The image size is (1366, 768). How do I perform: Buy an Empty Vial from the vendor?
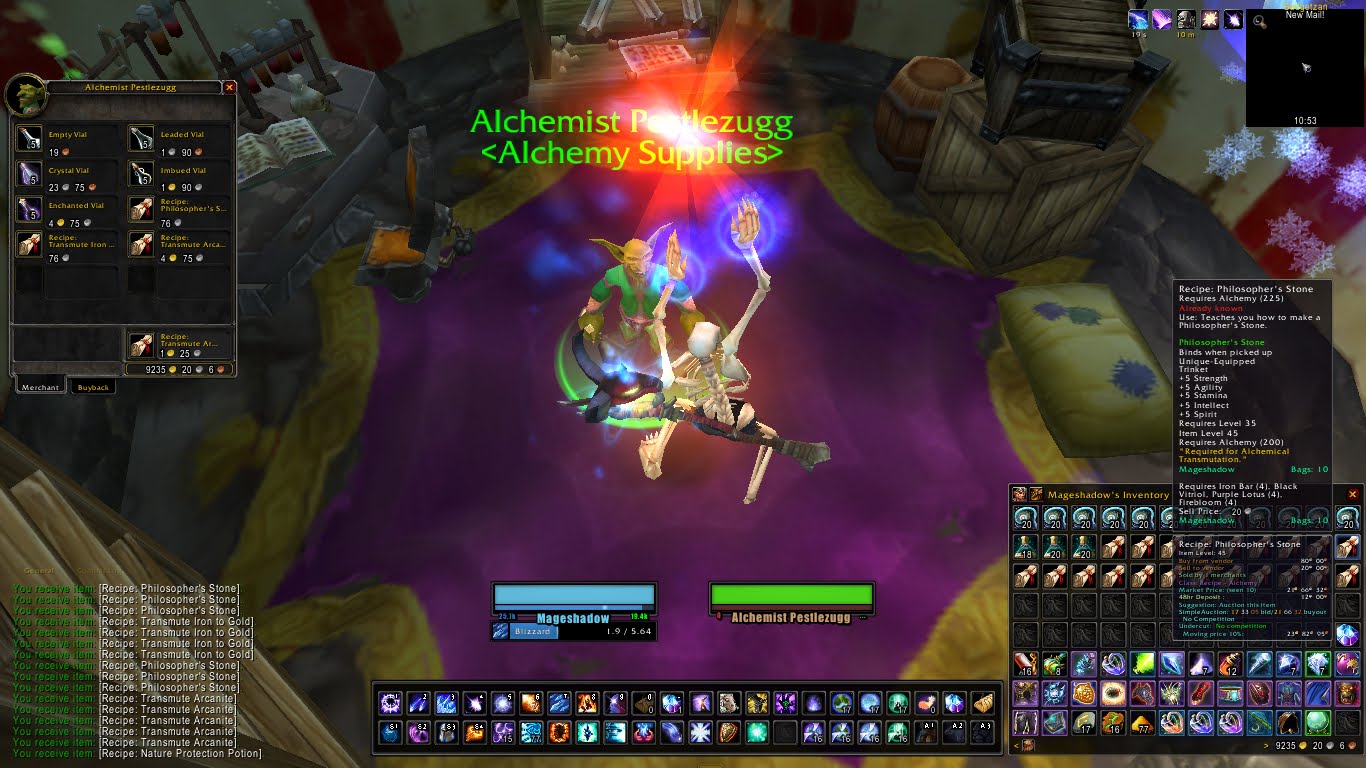coord(29,138)
